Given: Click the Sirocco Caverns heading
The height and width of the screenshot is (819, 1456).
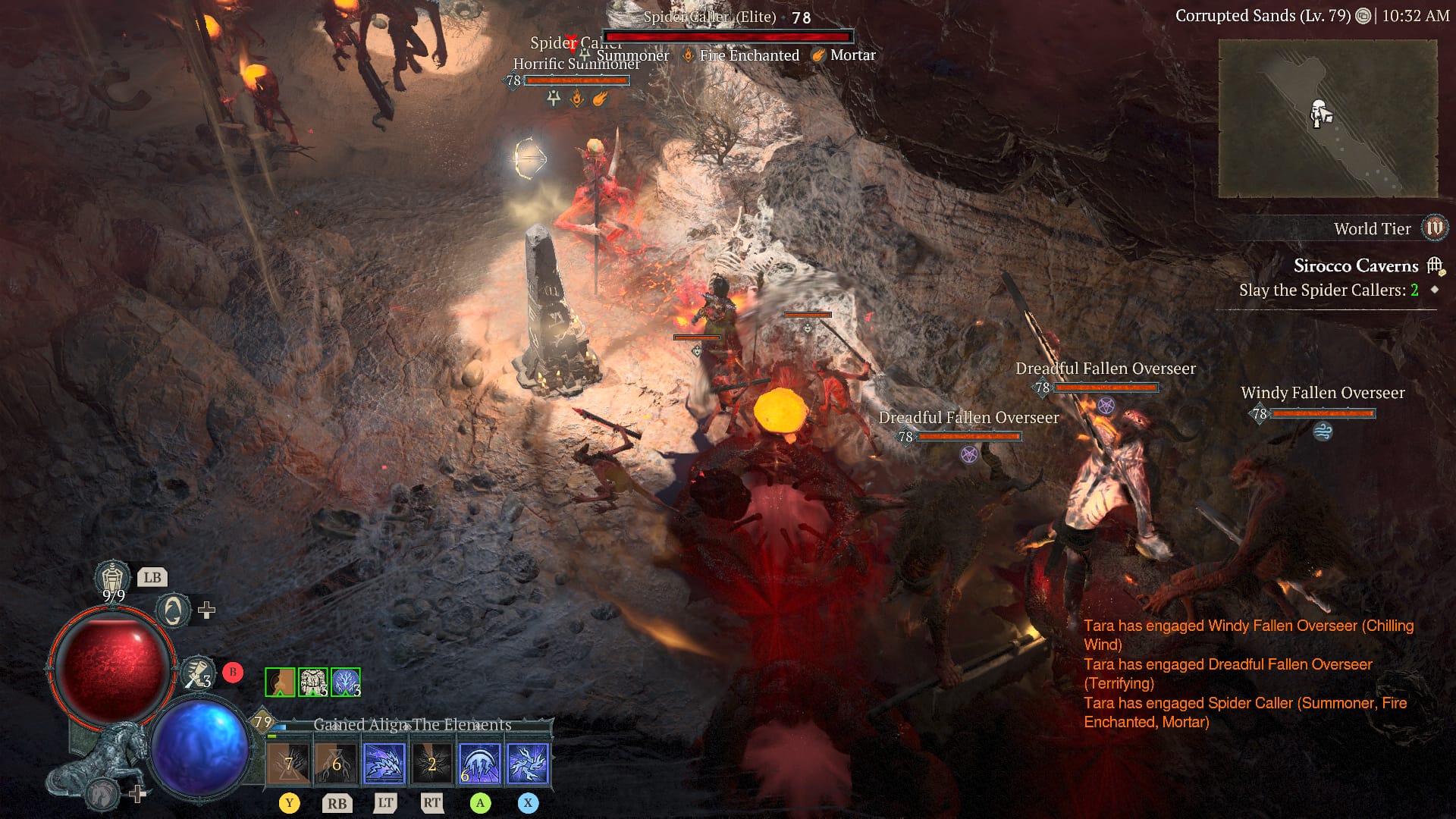Looking at the screenshot, I should pyautogui.click(x=1356, y=265).
